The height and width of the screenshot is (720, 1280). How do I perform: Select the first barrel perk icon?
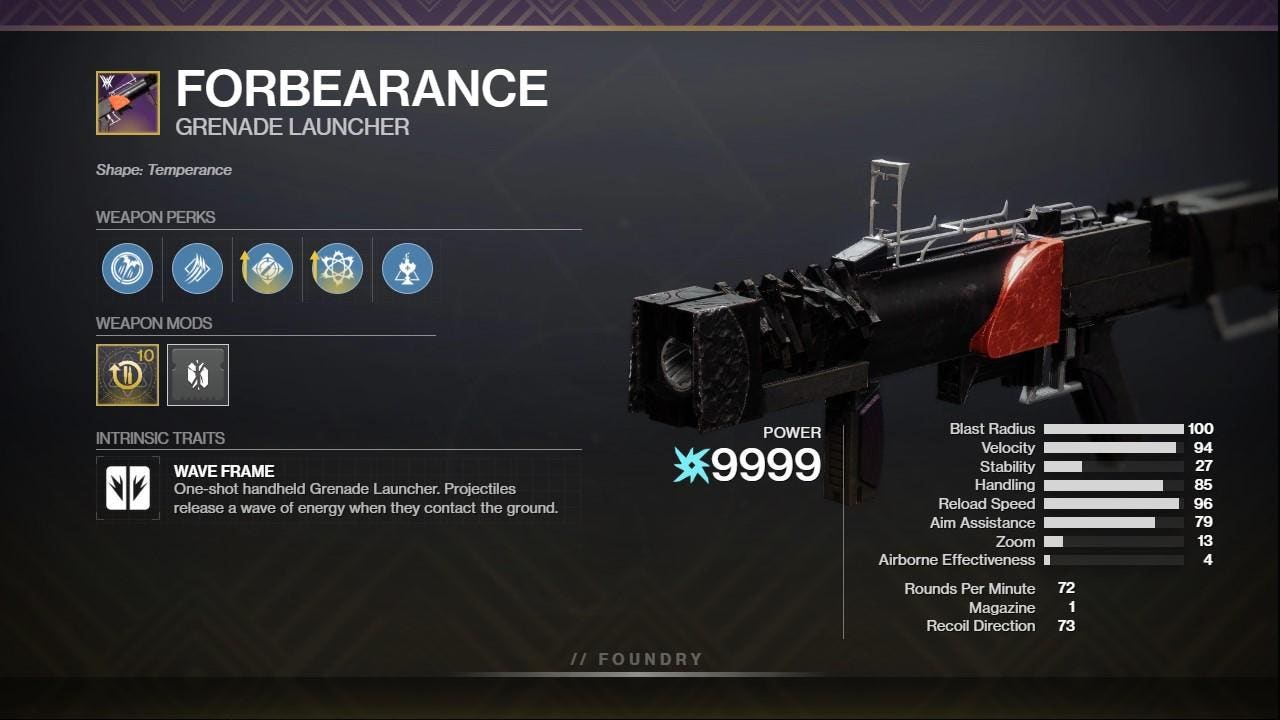click(x=127, y=268)
